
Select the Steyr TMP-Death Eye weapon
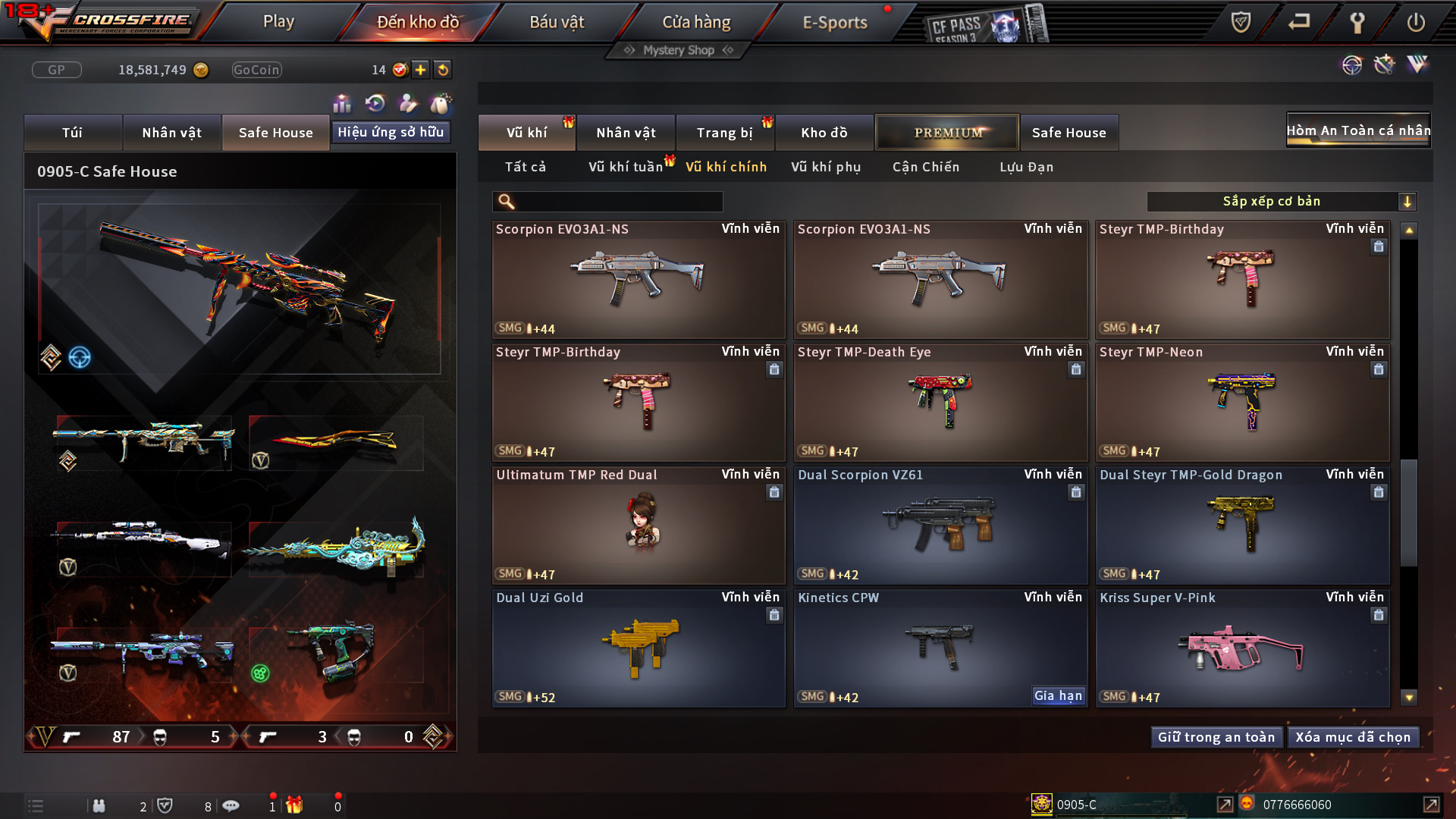click(x=940, y=403)
